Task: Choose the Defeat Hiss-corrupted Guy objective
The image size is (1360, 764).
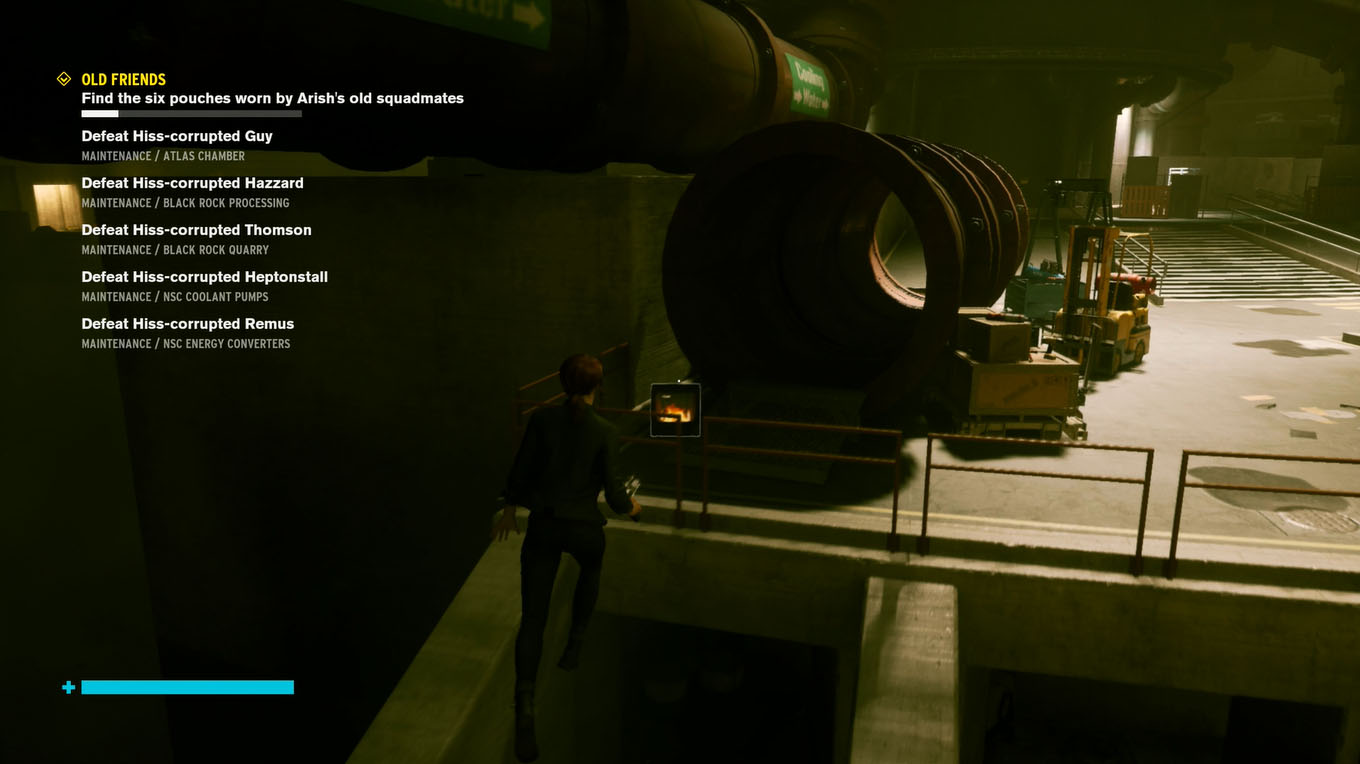Action: [x=177, y=136]
